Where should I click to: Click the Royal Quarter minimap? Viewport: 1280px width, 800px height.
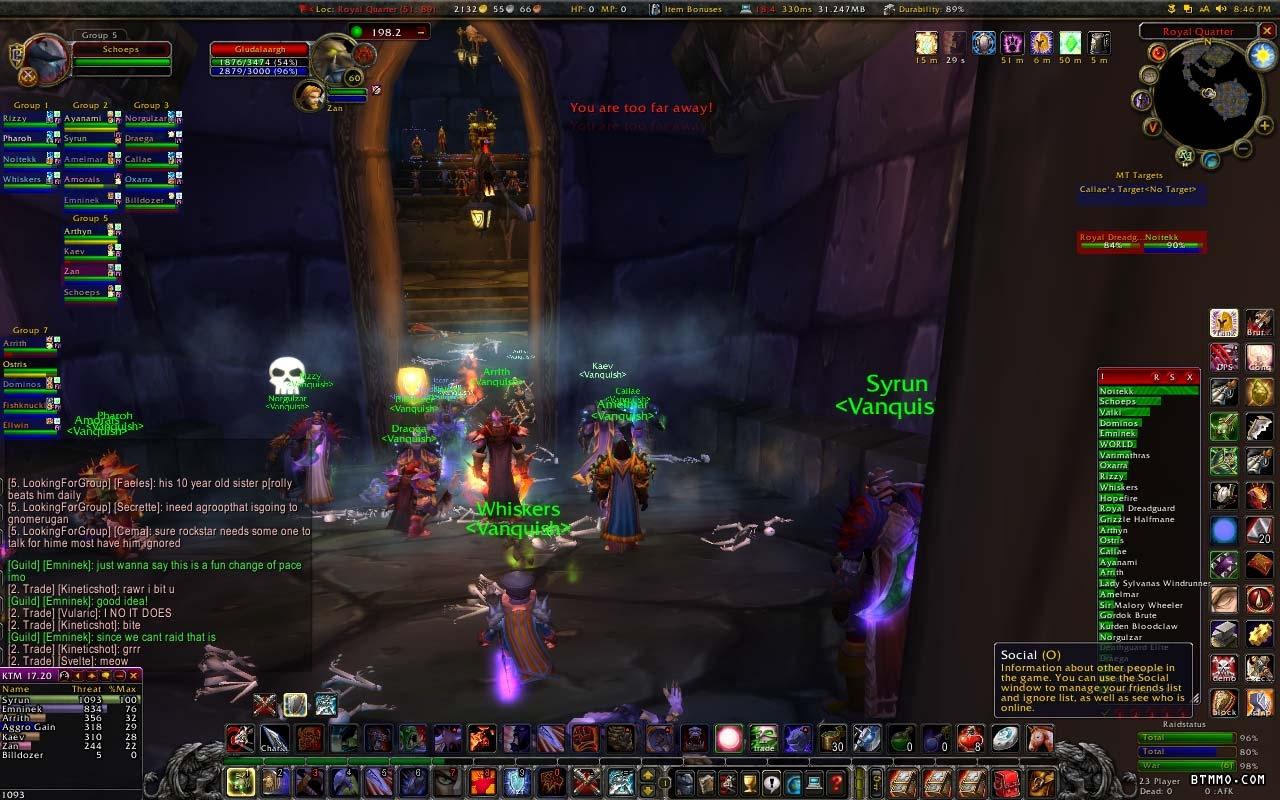click(x=1206, y=94)
